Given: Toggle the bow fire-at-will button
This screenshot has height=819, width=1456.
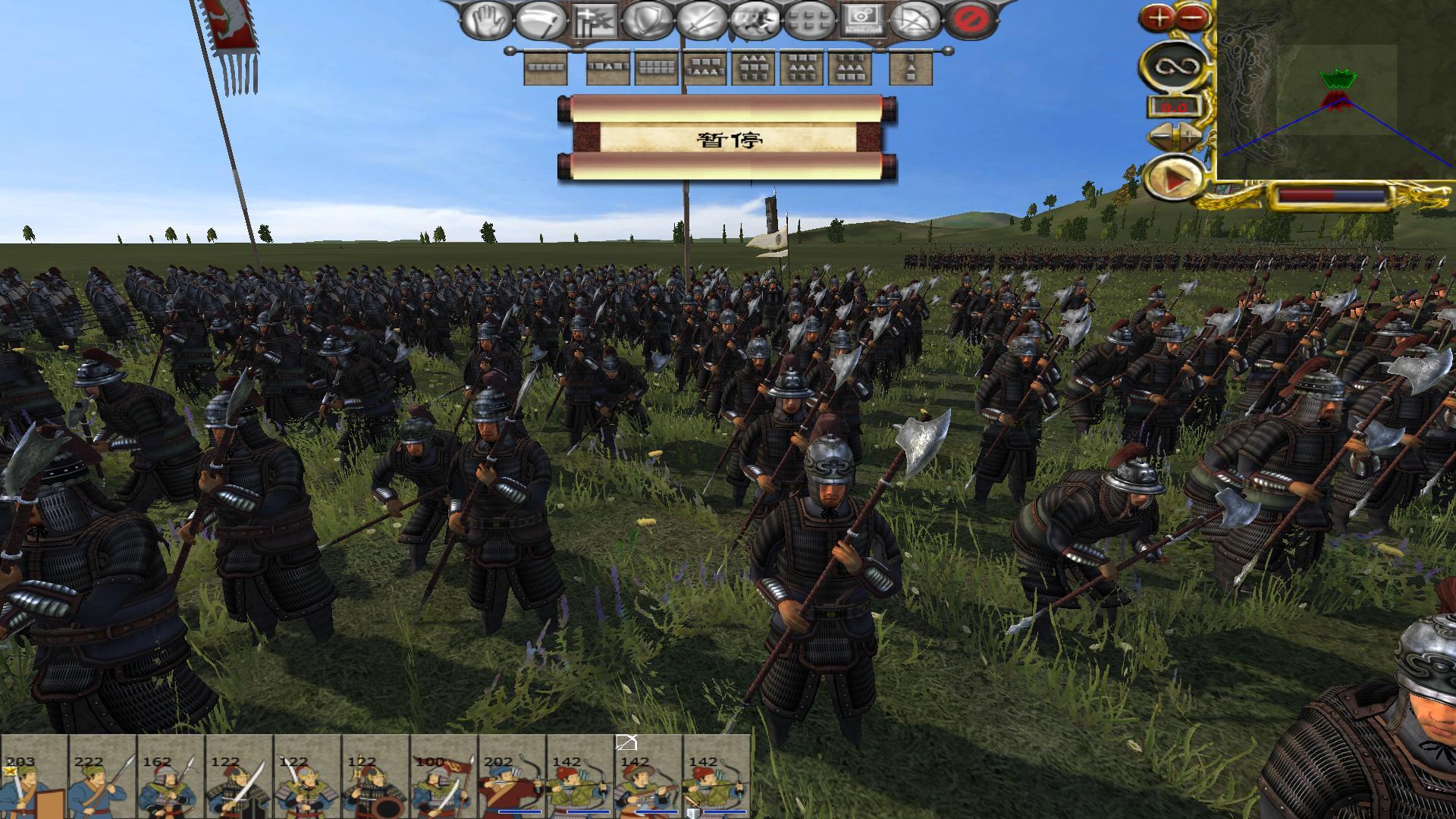Looking at the screenshot, I should [915, 20].
